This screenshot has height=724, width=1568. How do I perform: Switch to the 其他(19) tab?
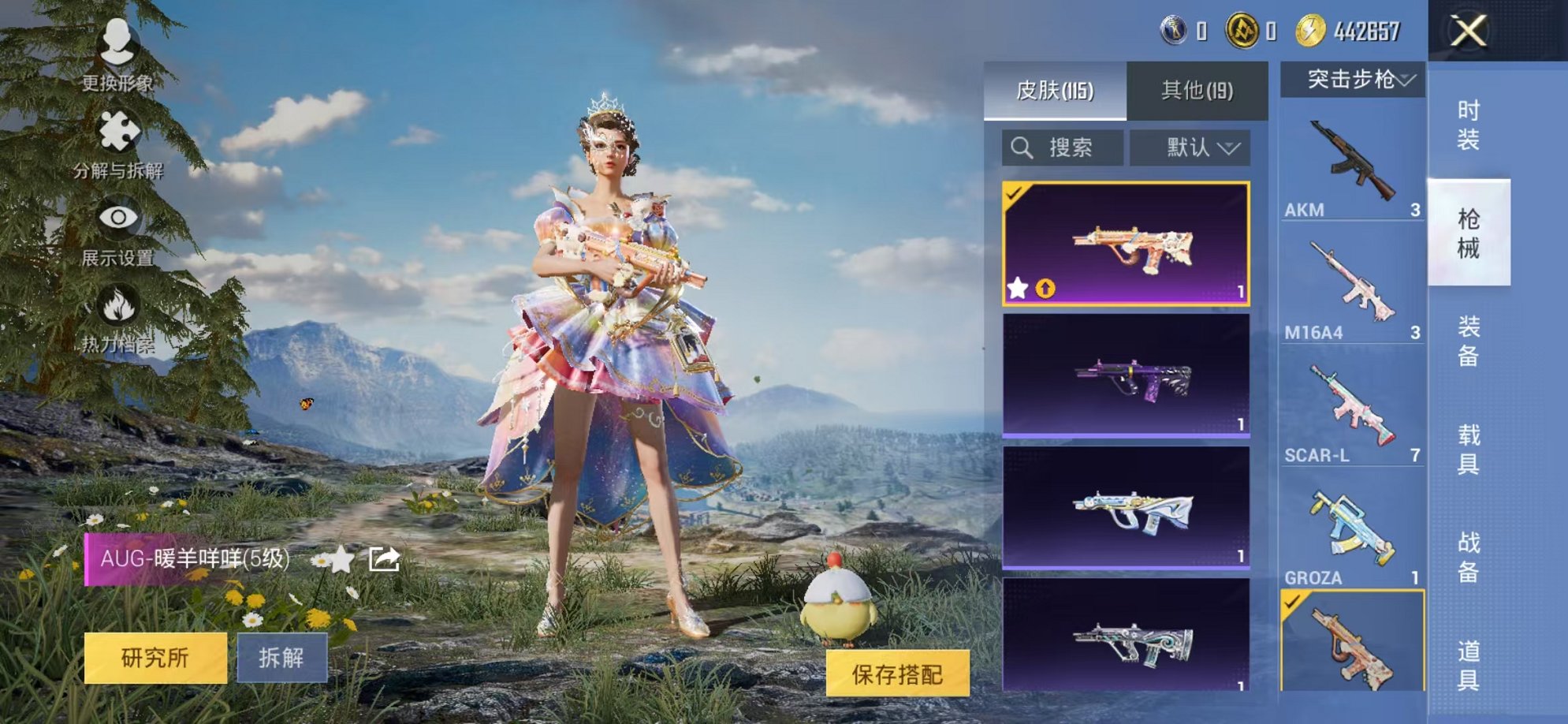coord(1198,91)
